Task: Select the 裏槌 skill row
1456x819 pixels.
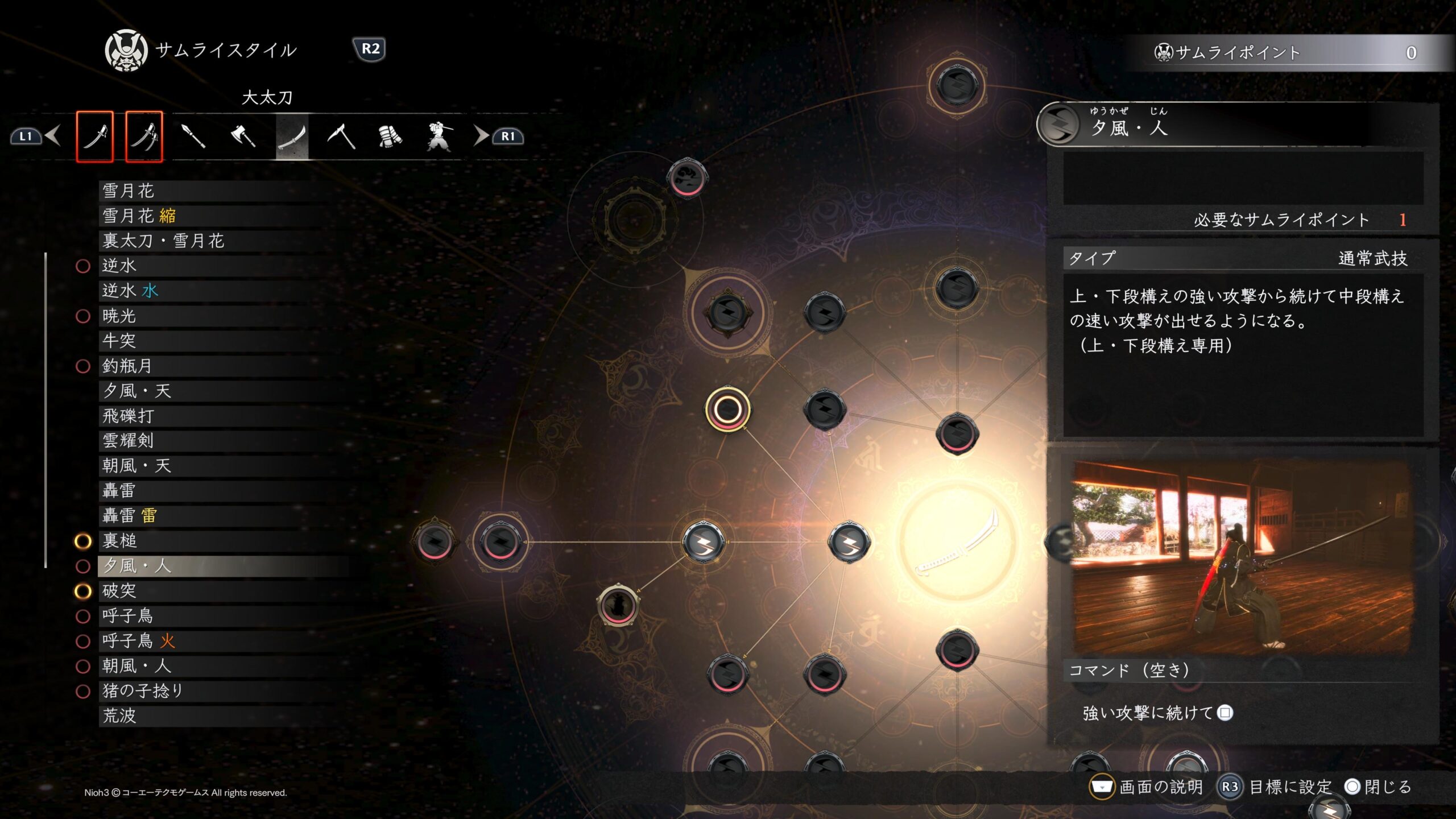Action: click(x=119, y=541)
